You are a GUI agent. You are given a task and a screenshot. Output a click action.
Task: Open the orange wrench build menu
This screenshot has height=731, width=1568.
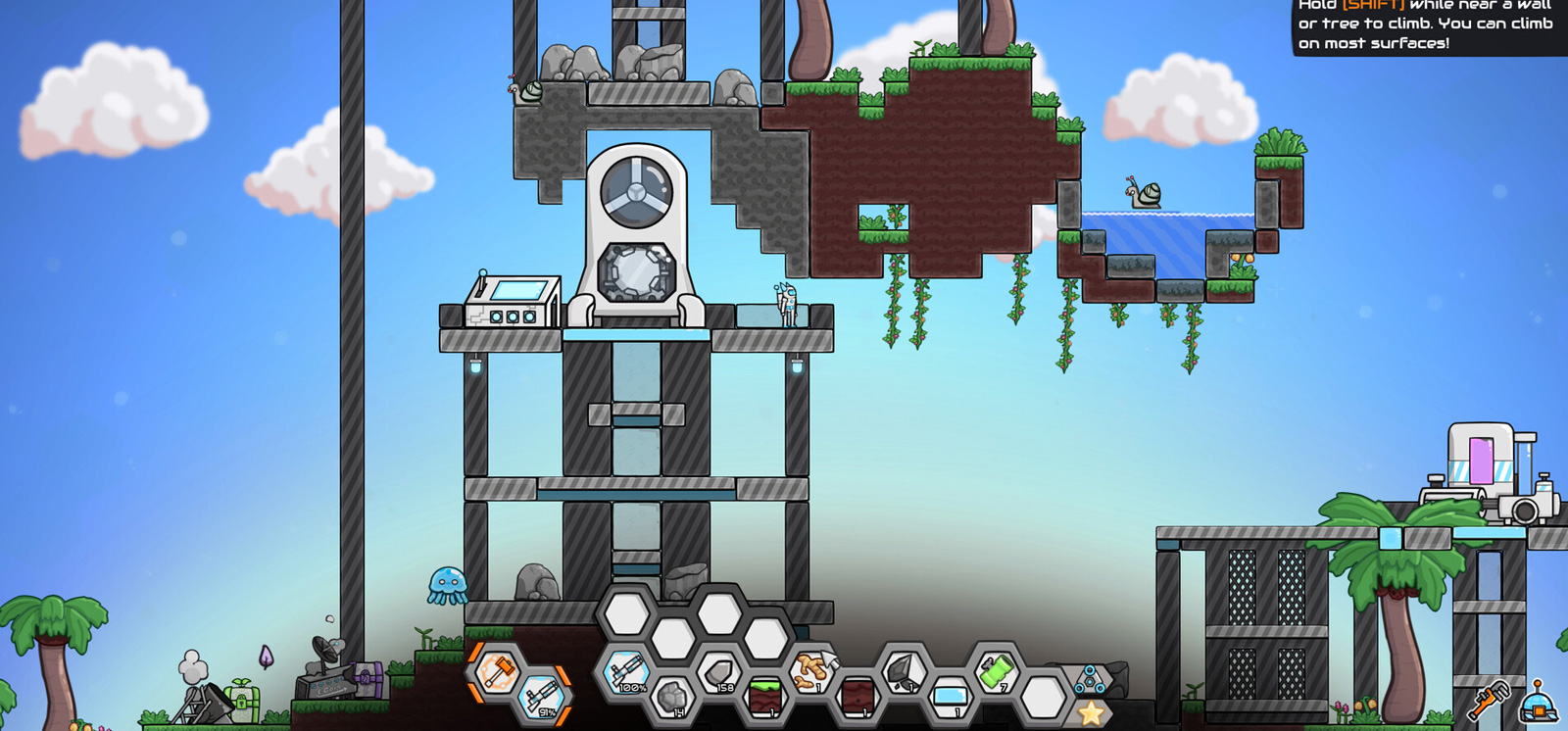click(1488, 702)
